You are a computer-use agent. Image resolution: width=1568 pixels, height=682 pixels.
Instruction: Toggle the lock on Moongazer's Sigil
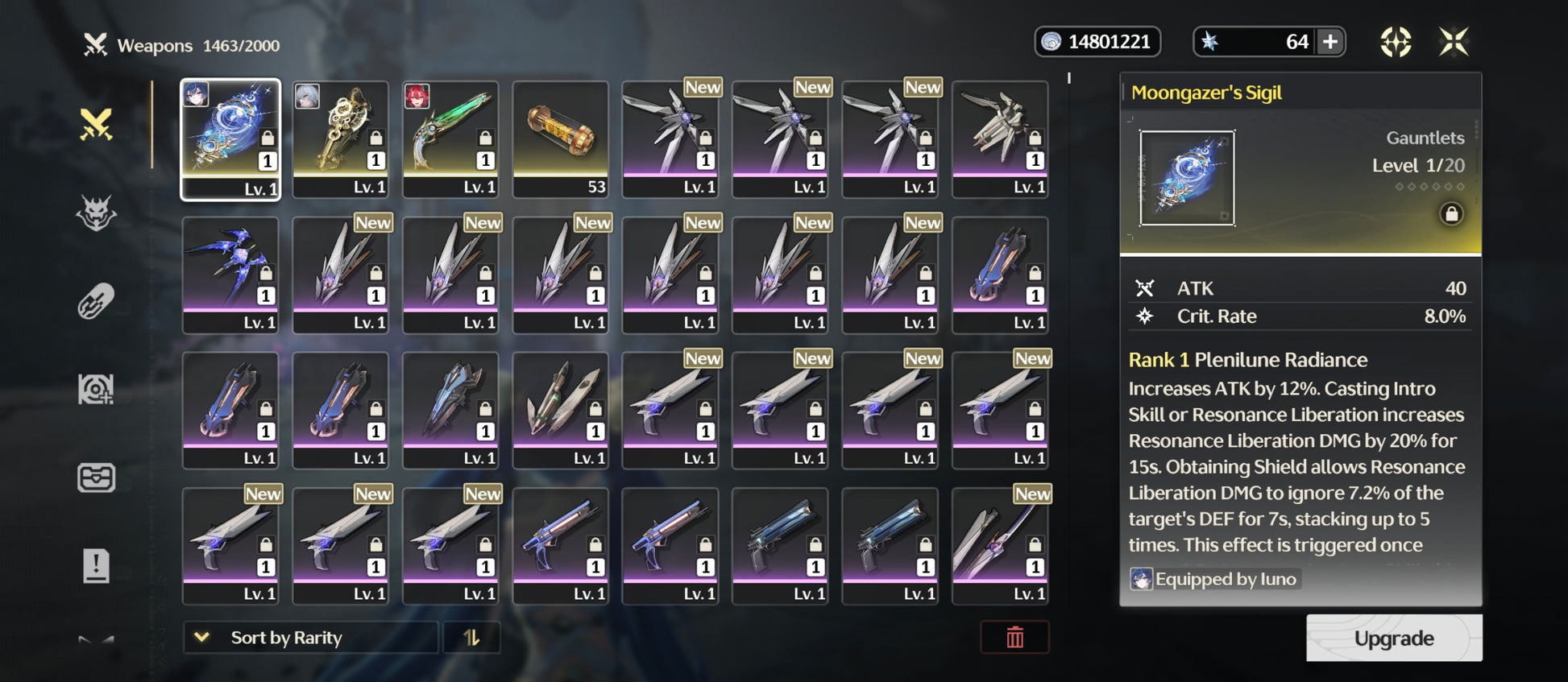pyautogui.click(x=1451, y=214)
